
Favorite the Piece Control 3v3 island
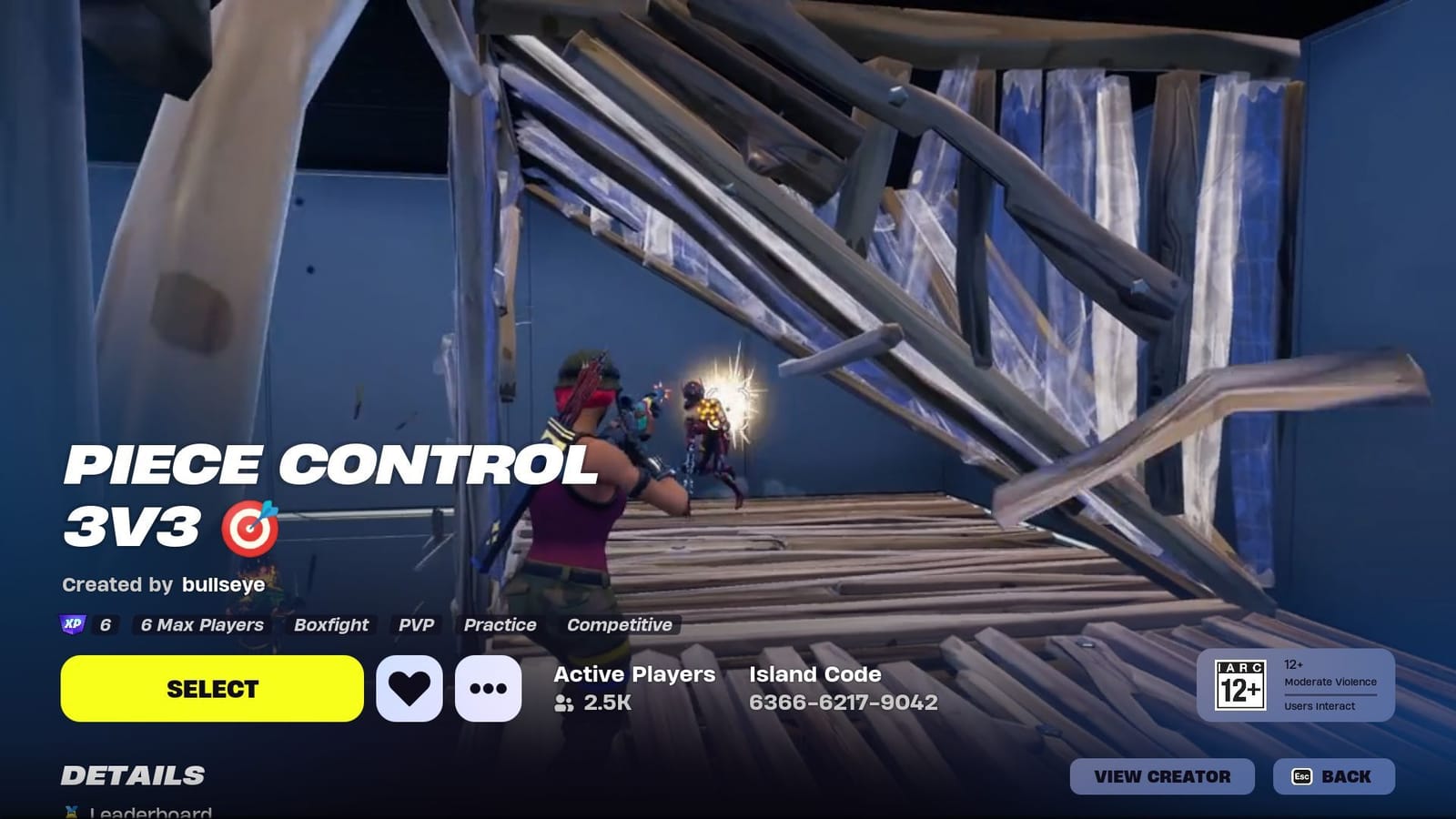point(409,689)
